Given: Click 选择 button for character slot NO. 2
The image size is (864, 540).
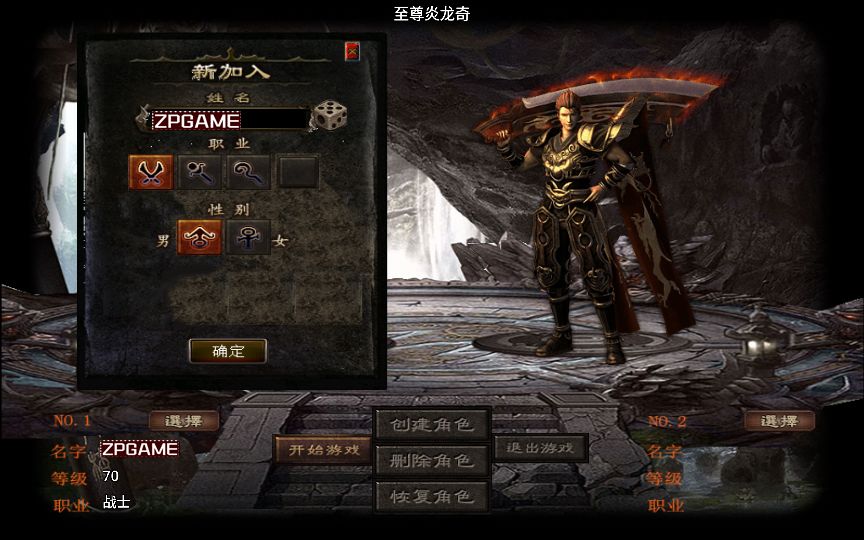Looking at the screenshot, I should click(779, 421).
